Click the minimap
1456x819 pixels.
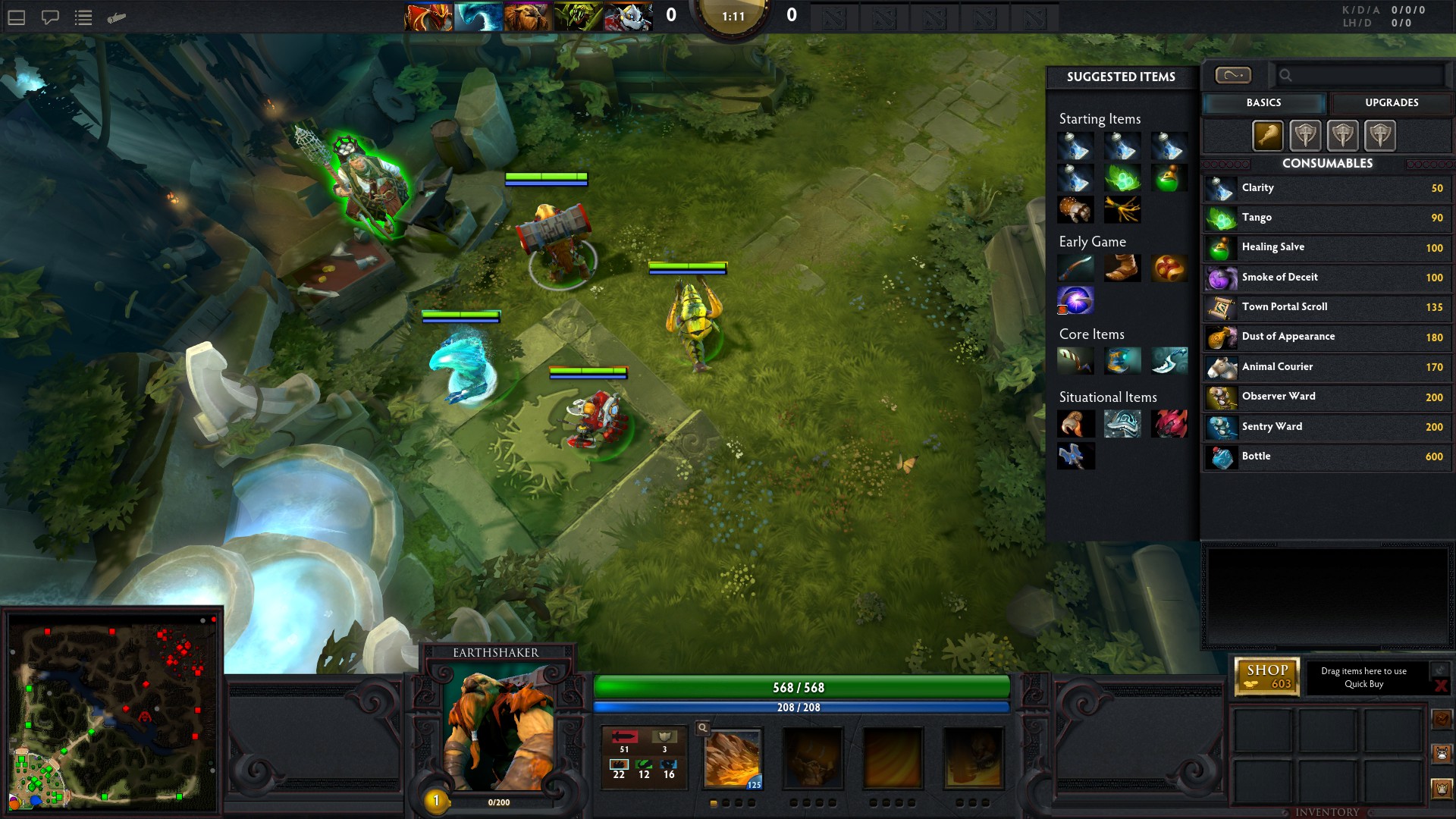[x=112, y=714]
